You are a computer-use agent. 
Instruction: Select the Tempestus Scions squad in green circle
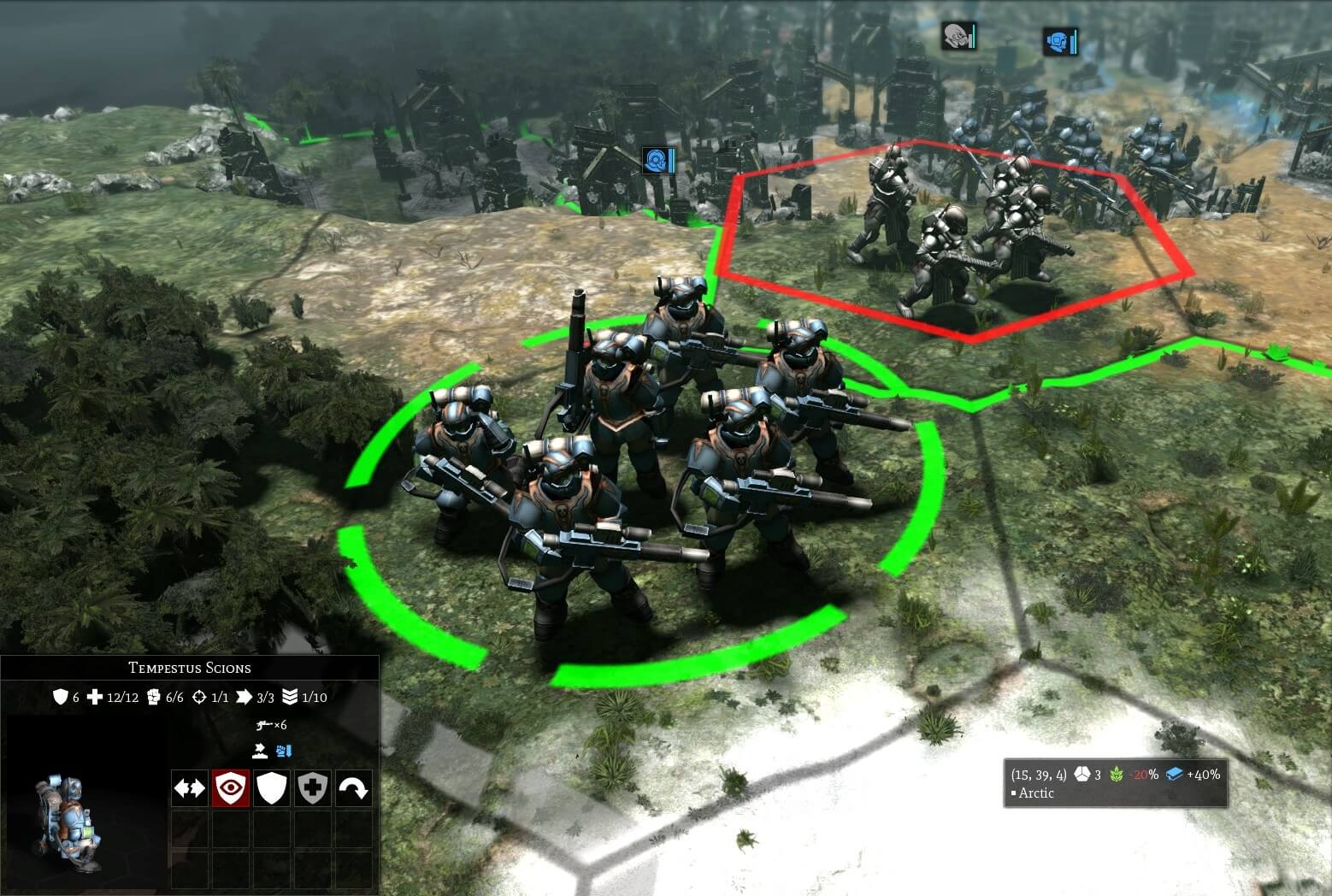click(x=633, y=479)
